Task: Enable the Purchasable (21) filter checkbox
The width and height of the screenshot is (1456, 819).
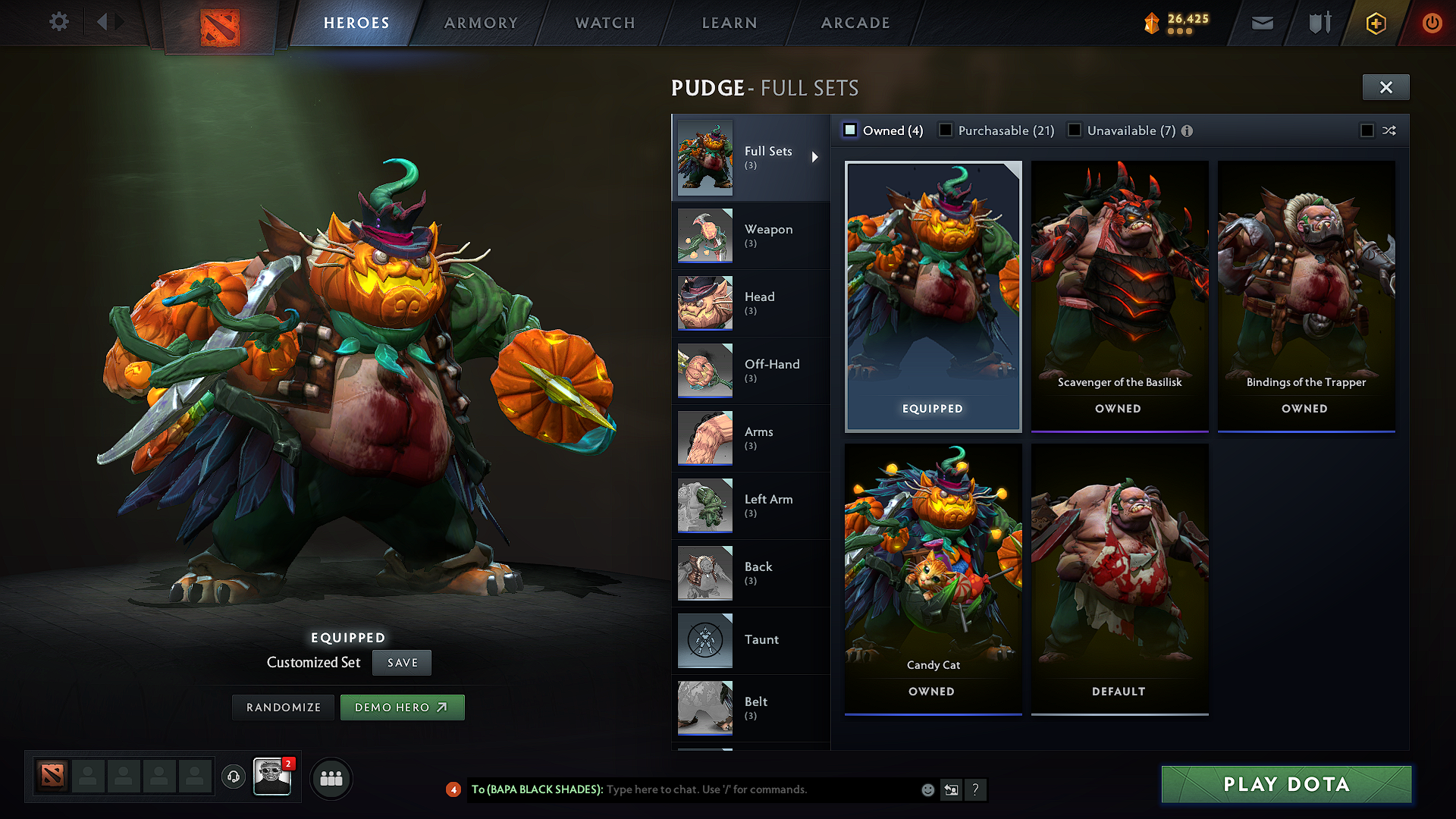Action: (x=946, y=130)
